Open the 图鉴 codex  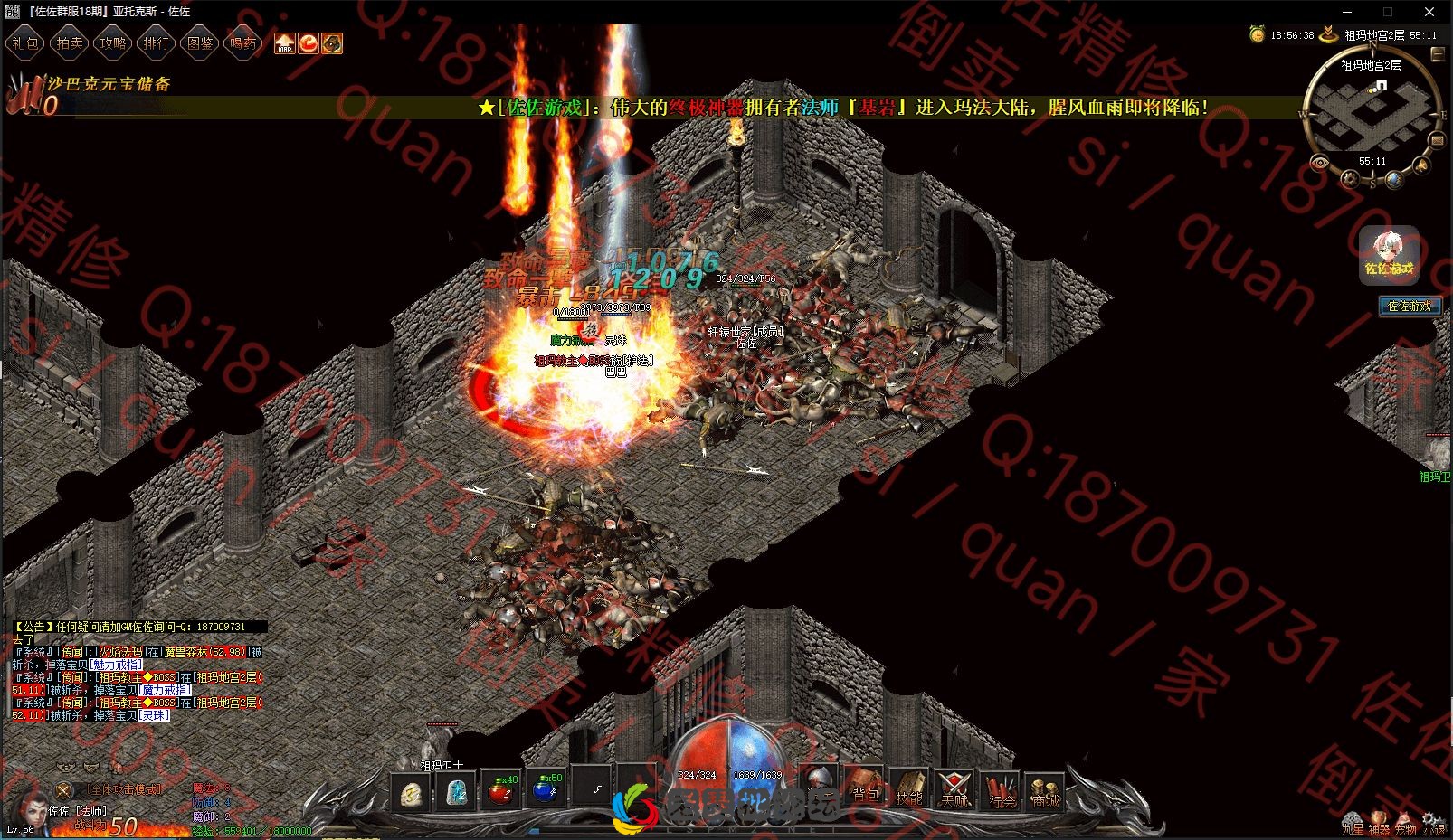[199, 42]
